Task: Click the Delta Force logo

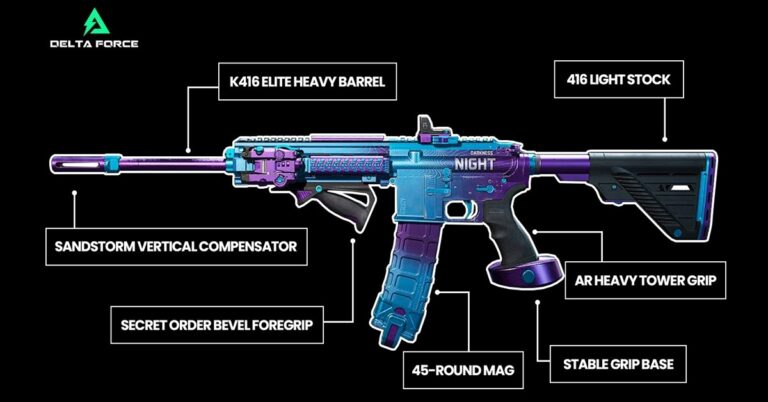Action: 93,28
